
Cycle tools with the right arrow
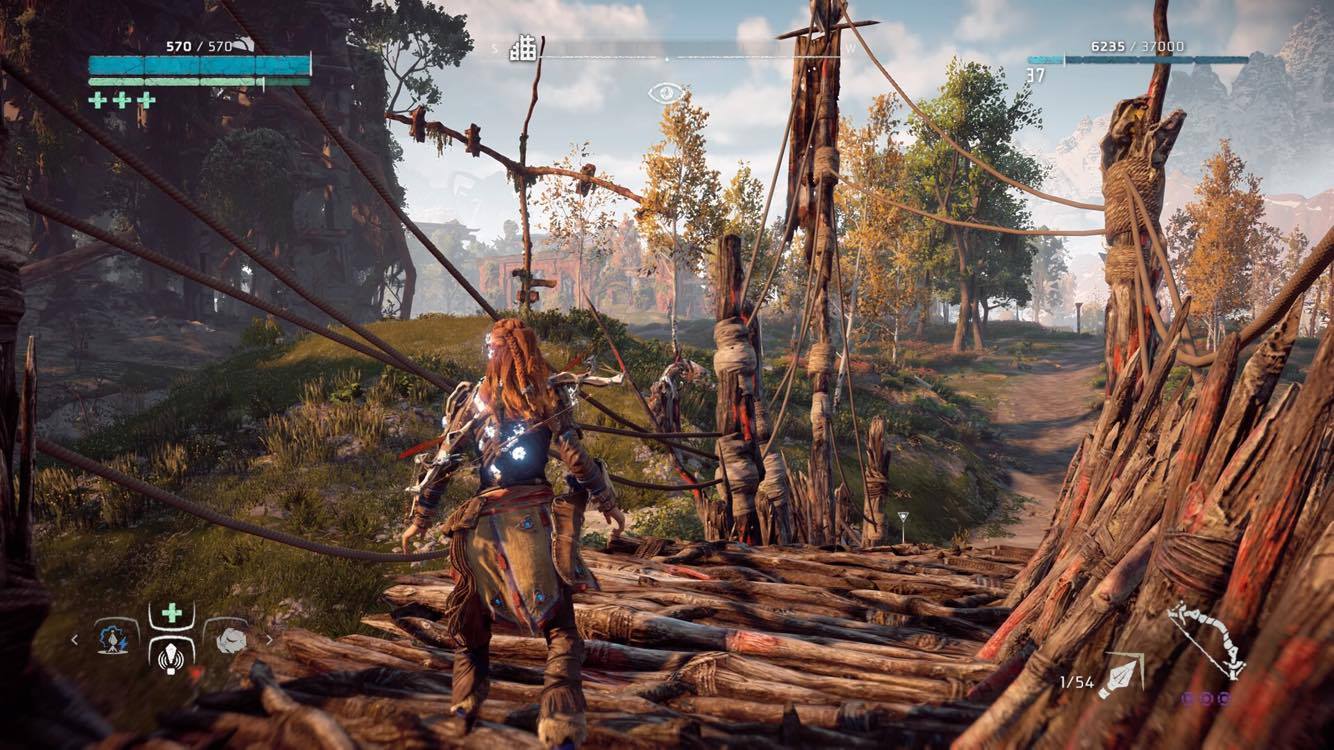click(x=268, y=639)
